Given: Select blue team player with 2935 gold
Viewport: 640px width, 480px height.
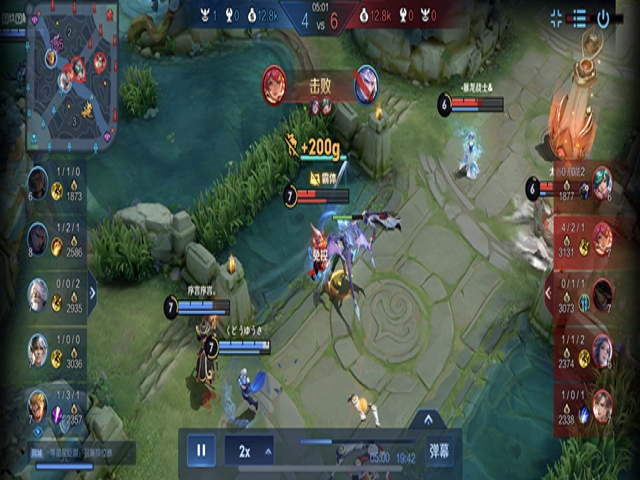Looking at the screenshot, I should [38, 294].
